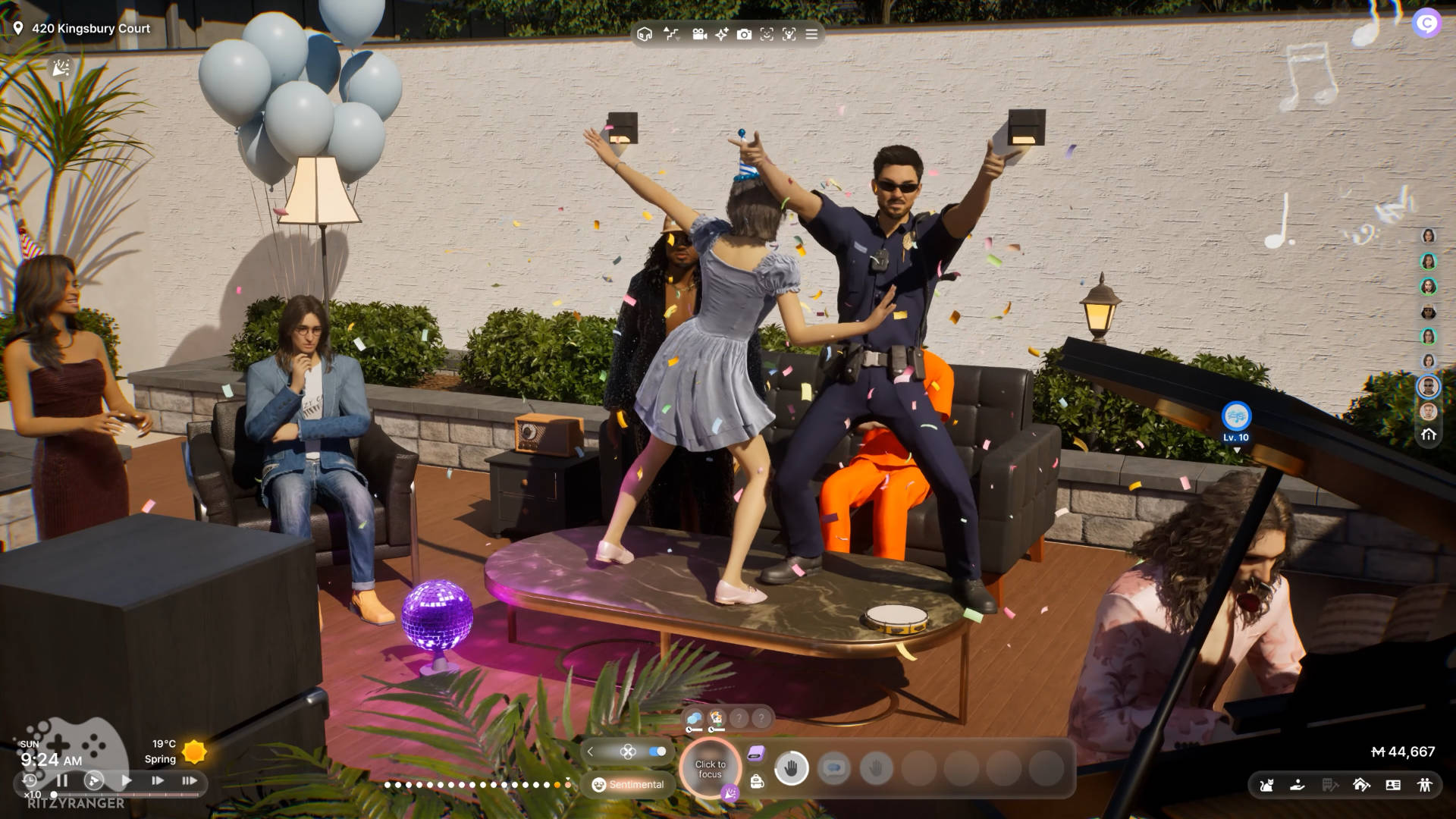Open the ID card profile icon

click(x=1393, y=785)
